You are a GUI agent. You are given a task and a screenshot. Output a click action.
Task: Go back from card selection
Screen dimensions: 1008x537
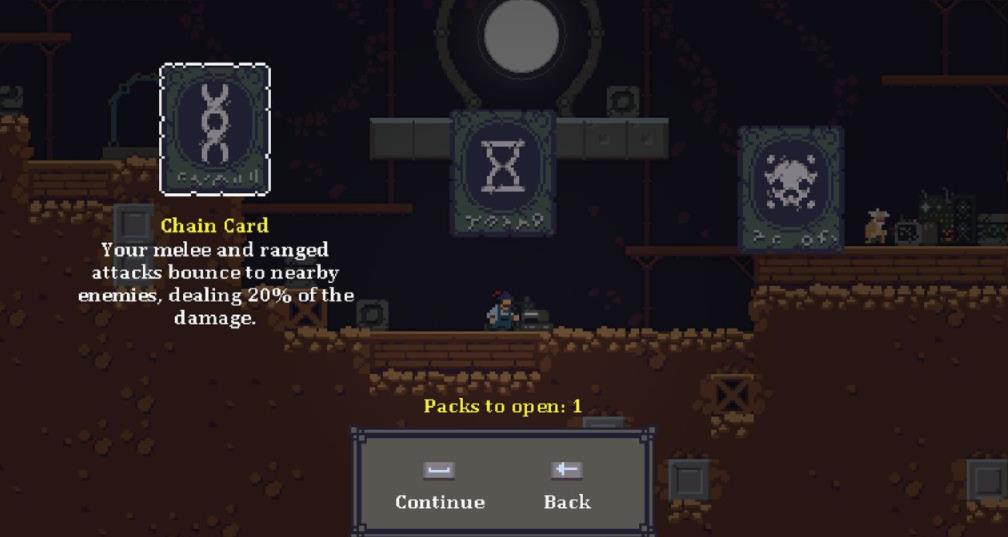(x=567, y=486)
